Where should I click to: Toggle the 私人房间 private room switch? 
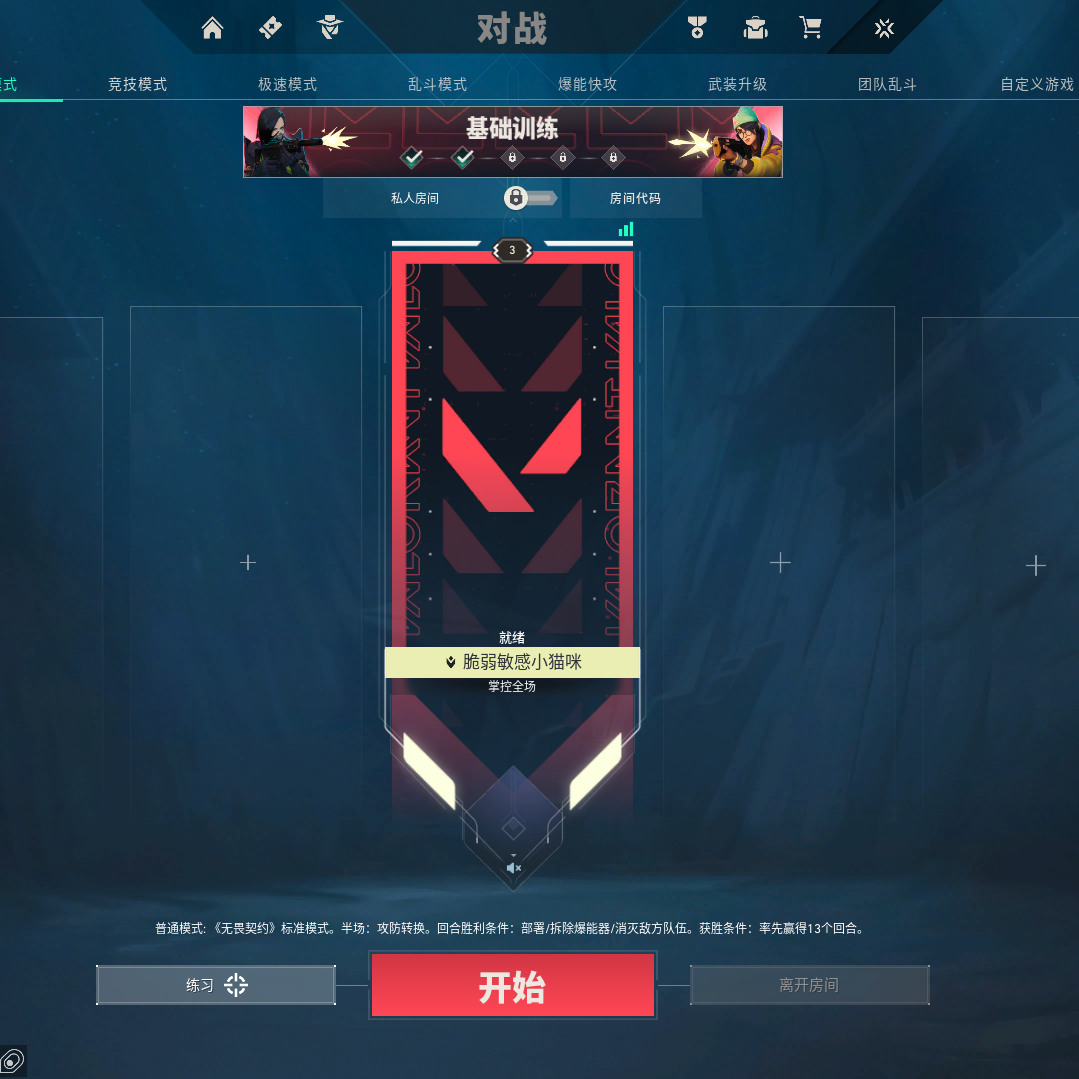click(529, 198)
